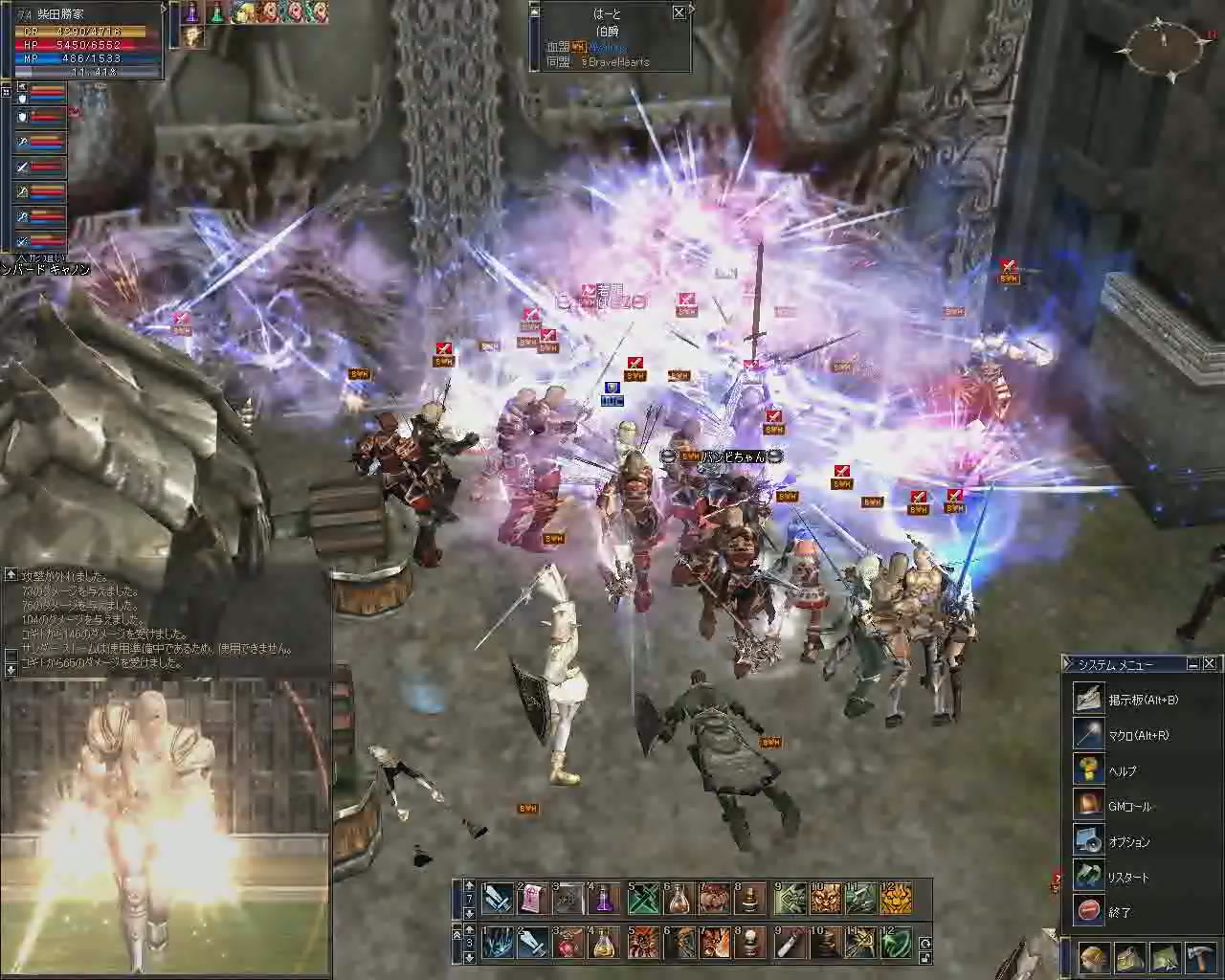The height and width of the screenshot is (980, 1225).
Task: Use the pink scroll in top hotbar slot 2
Action: pos(532,899)
